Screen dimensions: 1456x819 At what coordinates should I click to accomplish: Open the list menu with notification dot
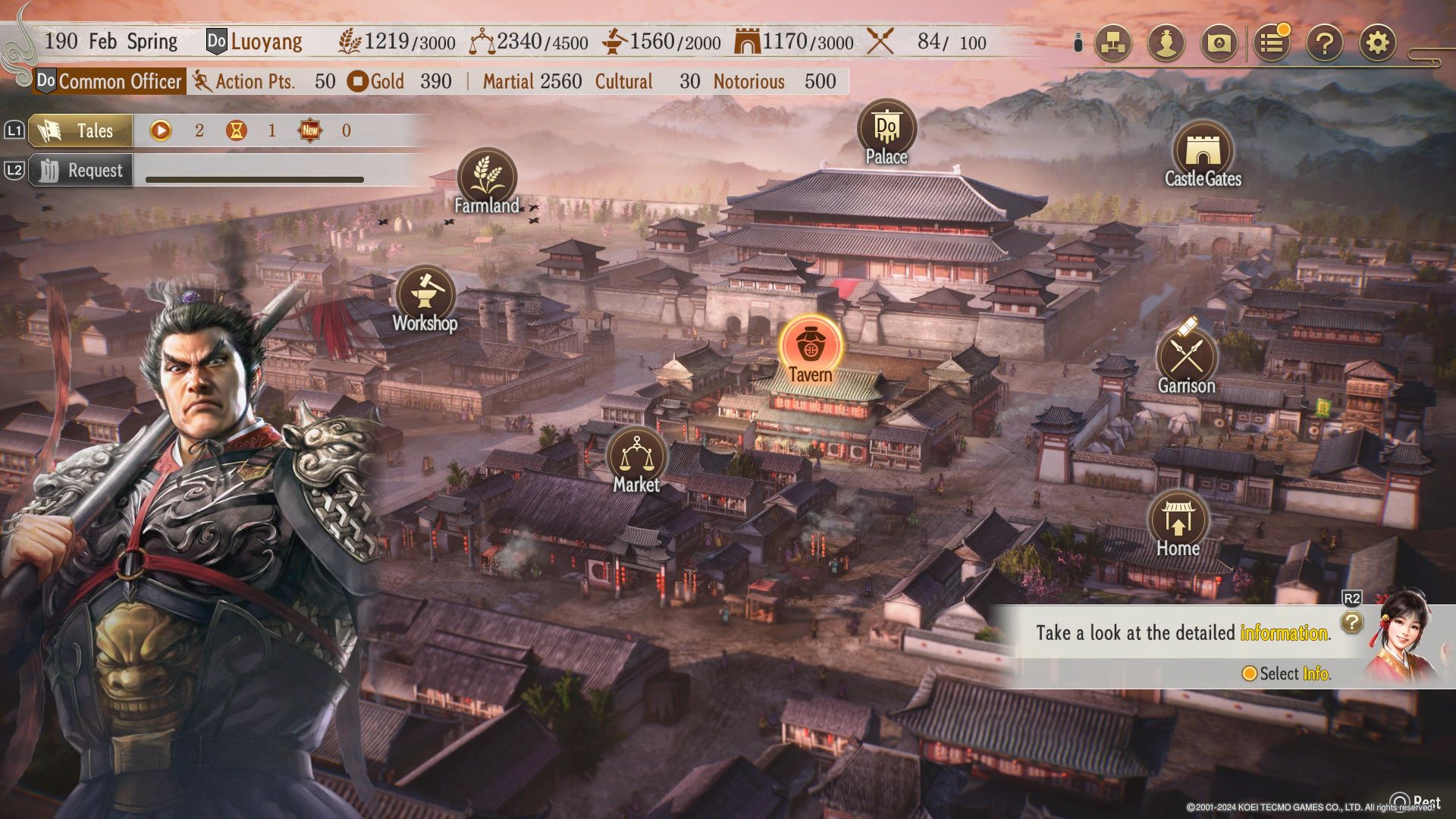point(1272,43)
